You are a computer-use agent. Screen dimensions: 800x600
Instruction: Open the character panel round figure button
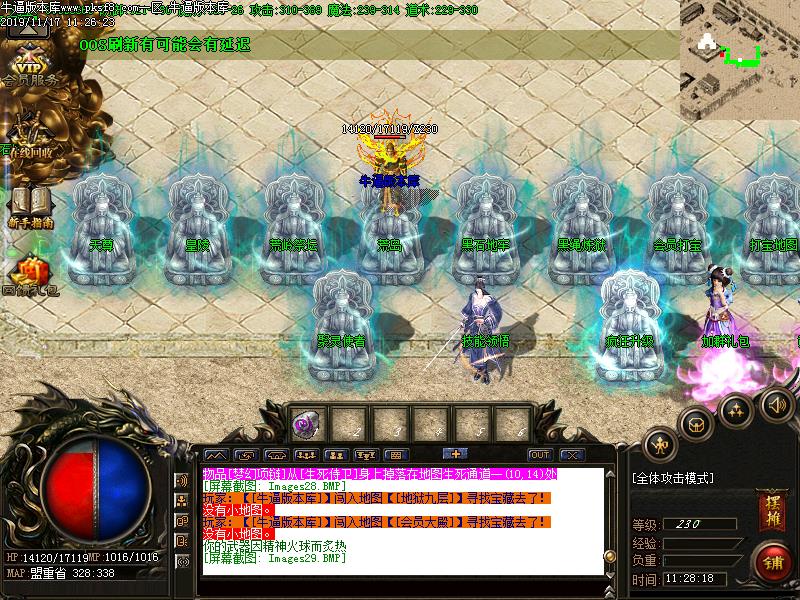click(660, 443)
